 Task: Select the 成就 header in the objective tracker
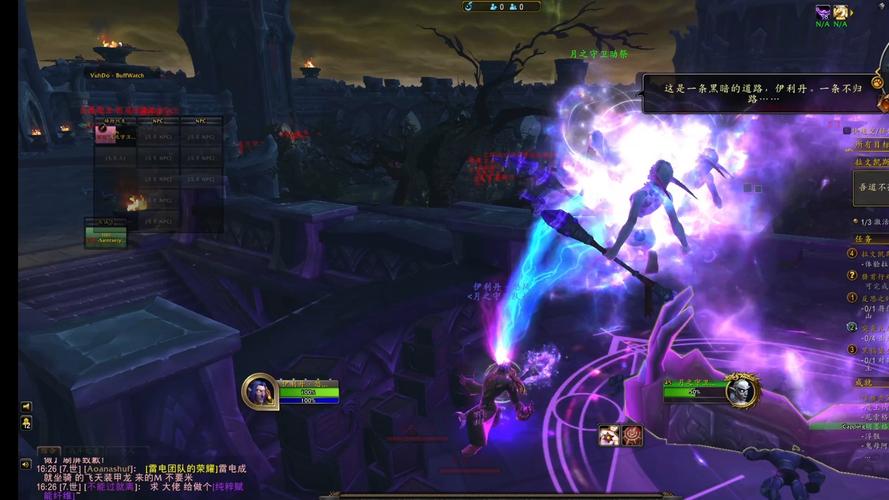864,382
